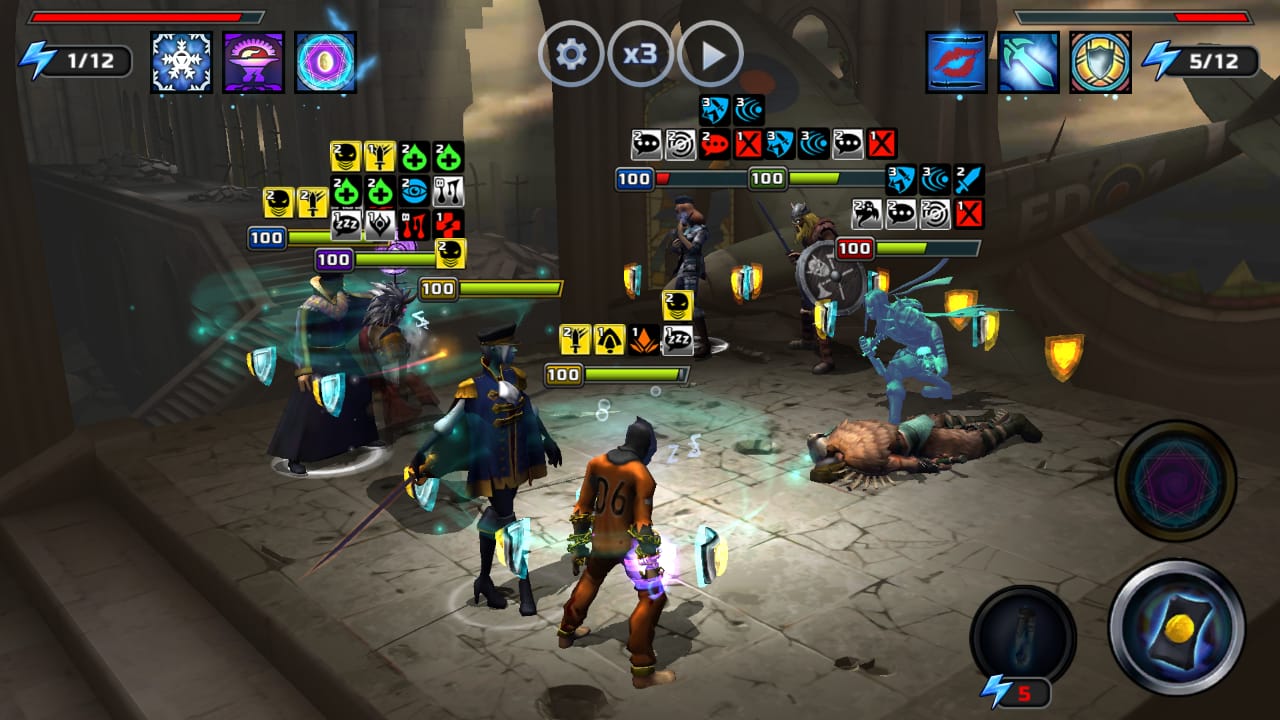
Task: Inspect the enemy golden shield ability icon
Action: (1100, 62)
